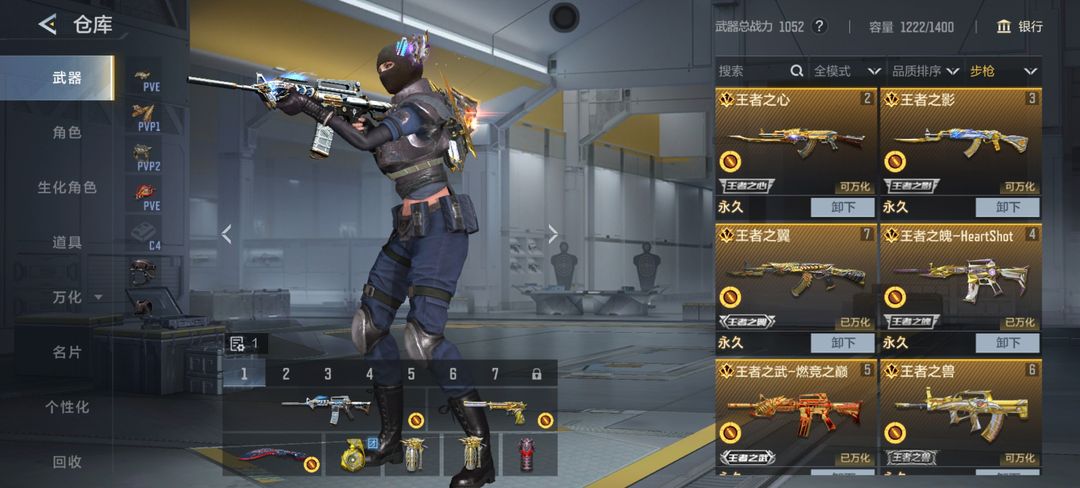1080x488 pixels.
Task: Switch to the 个性化 tab
Action: coord(67,407)
